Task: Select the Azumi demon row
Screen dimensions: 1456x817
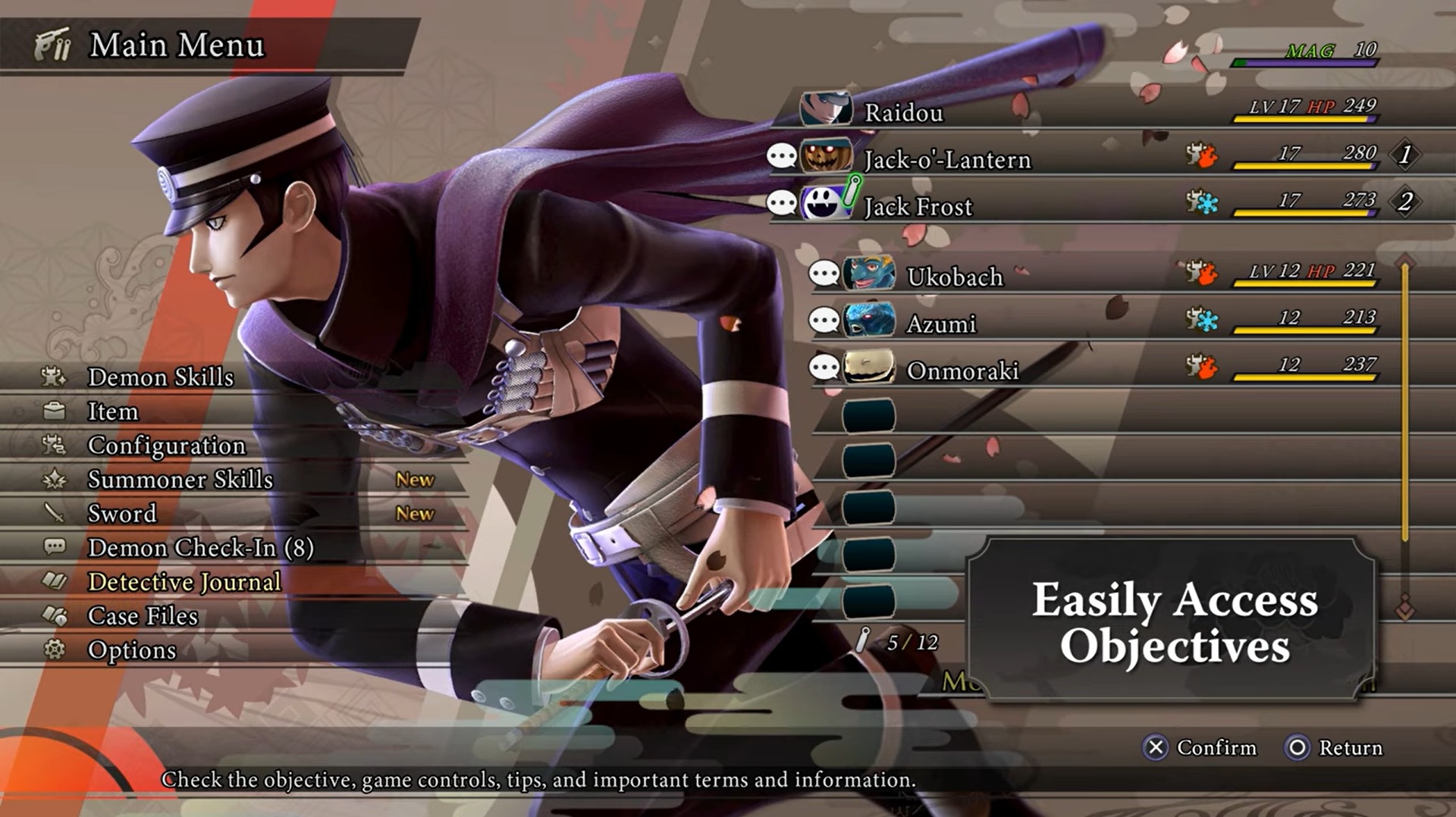Action: 941,324
